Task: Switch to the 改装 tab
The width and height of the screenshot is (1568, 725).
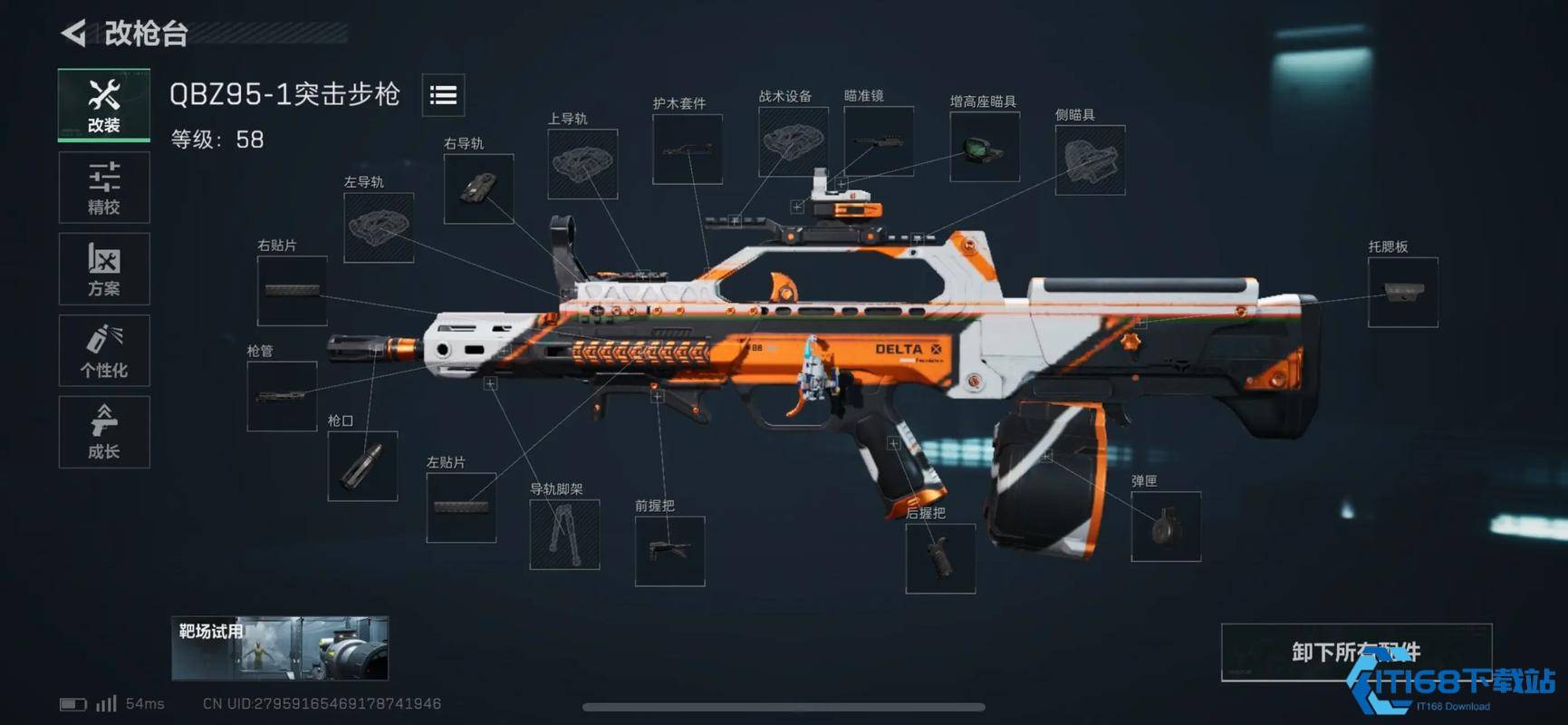Action: coord(104,105)
